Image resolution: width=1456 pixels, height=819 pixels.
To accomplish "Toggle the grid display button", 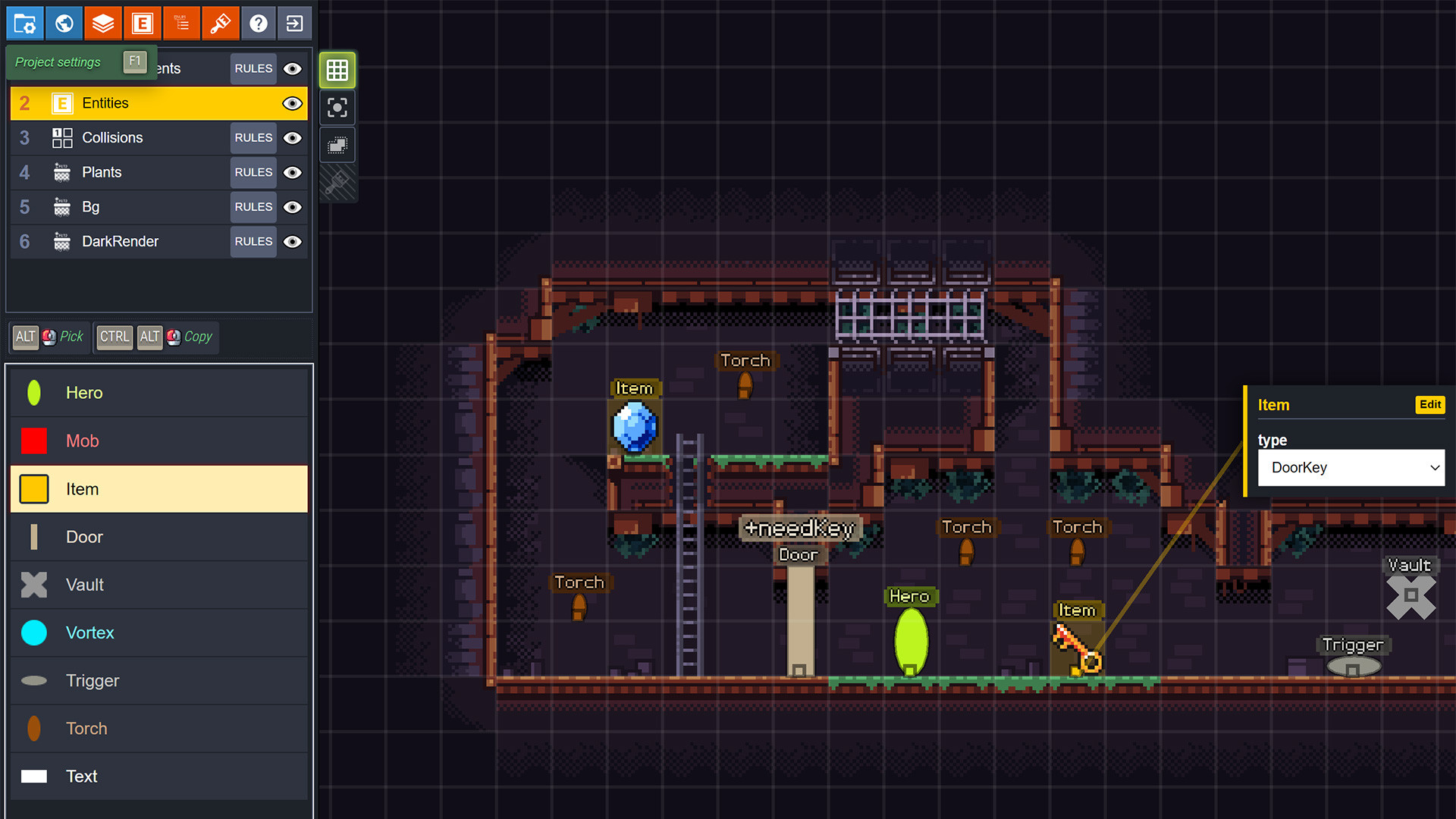I will (x=337, y=71).
